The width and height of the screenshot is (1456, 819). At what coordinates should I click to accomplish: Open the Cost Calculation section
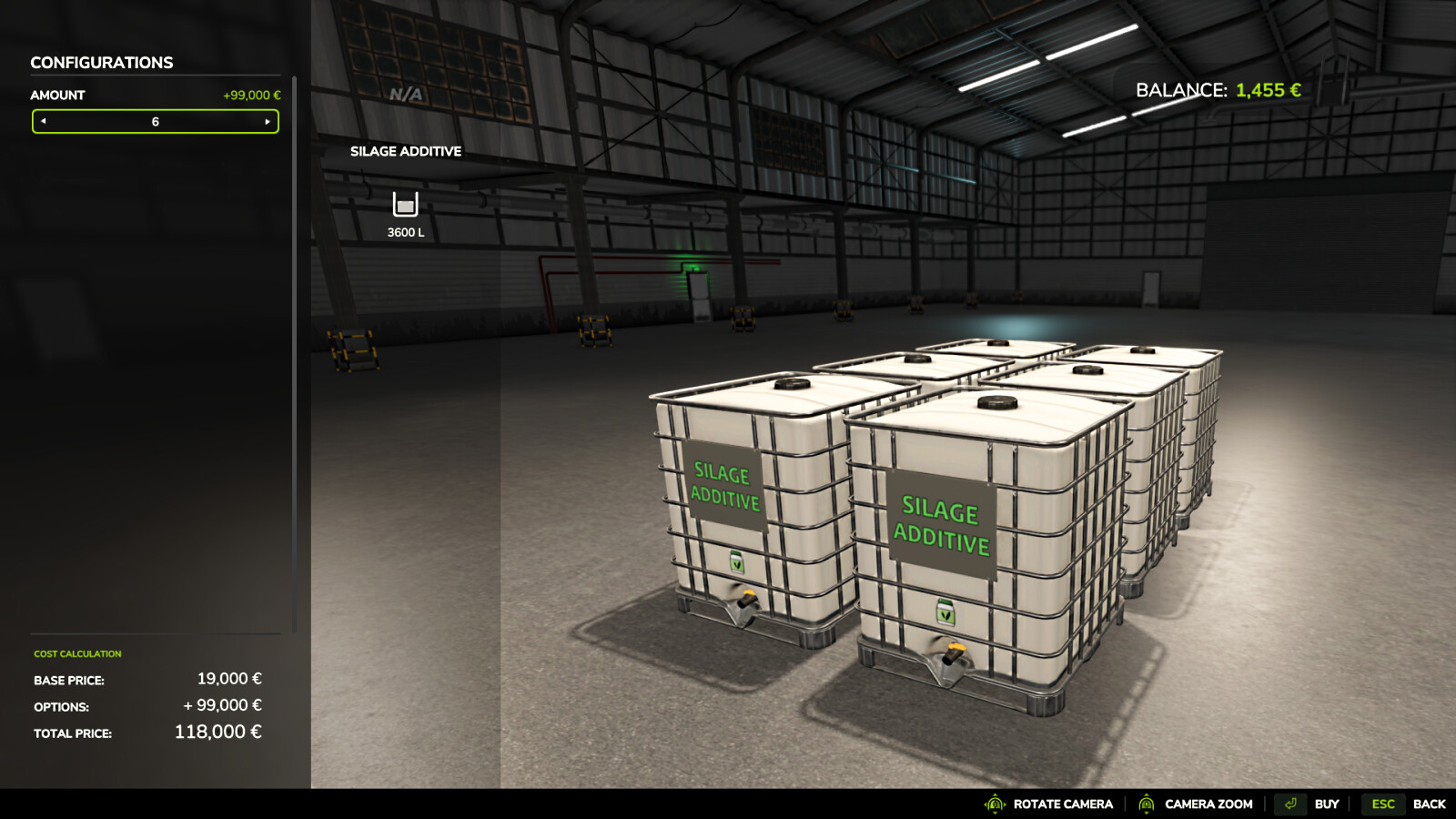[x=77, y=653]
